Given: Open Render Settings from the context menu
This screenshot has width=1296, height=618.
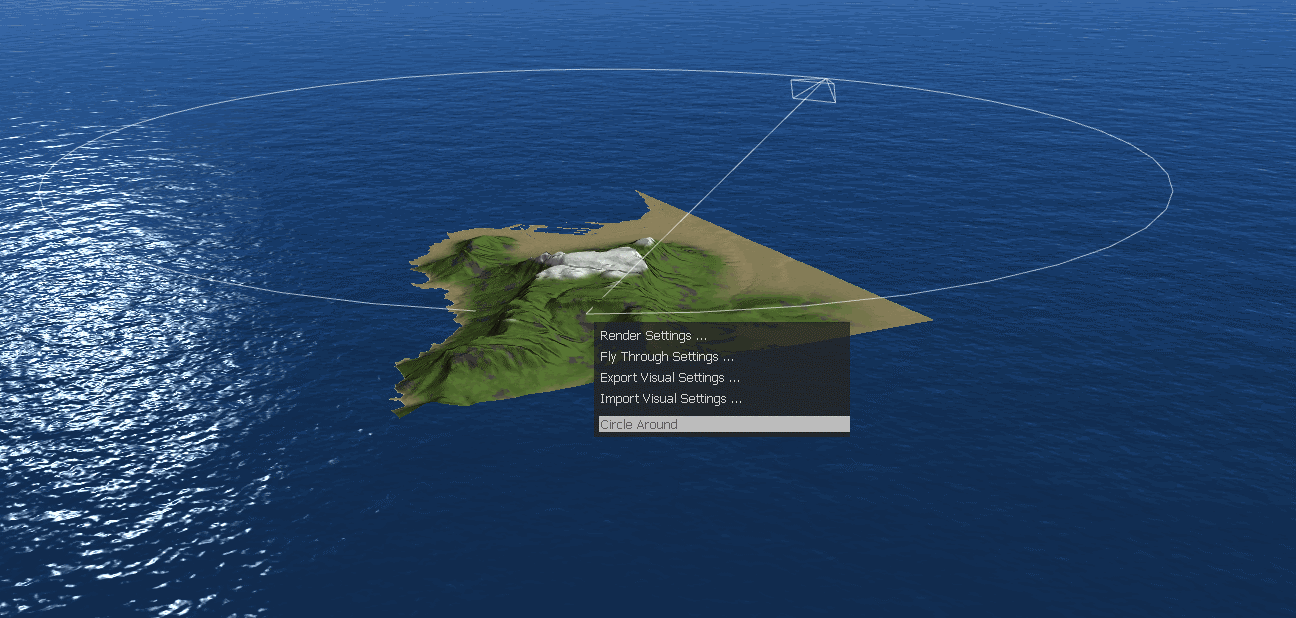Looking at the screenshot, I should point(653,336).
